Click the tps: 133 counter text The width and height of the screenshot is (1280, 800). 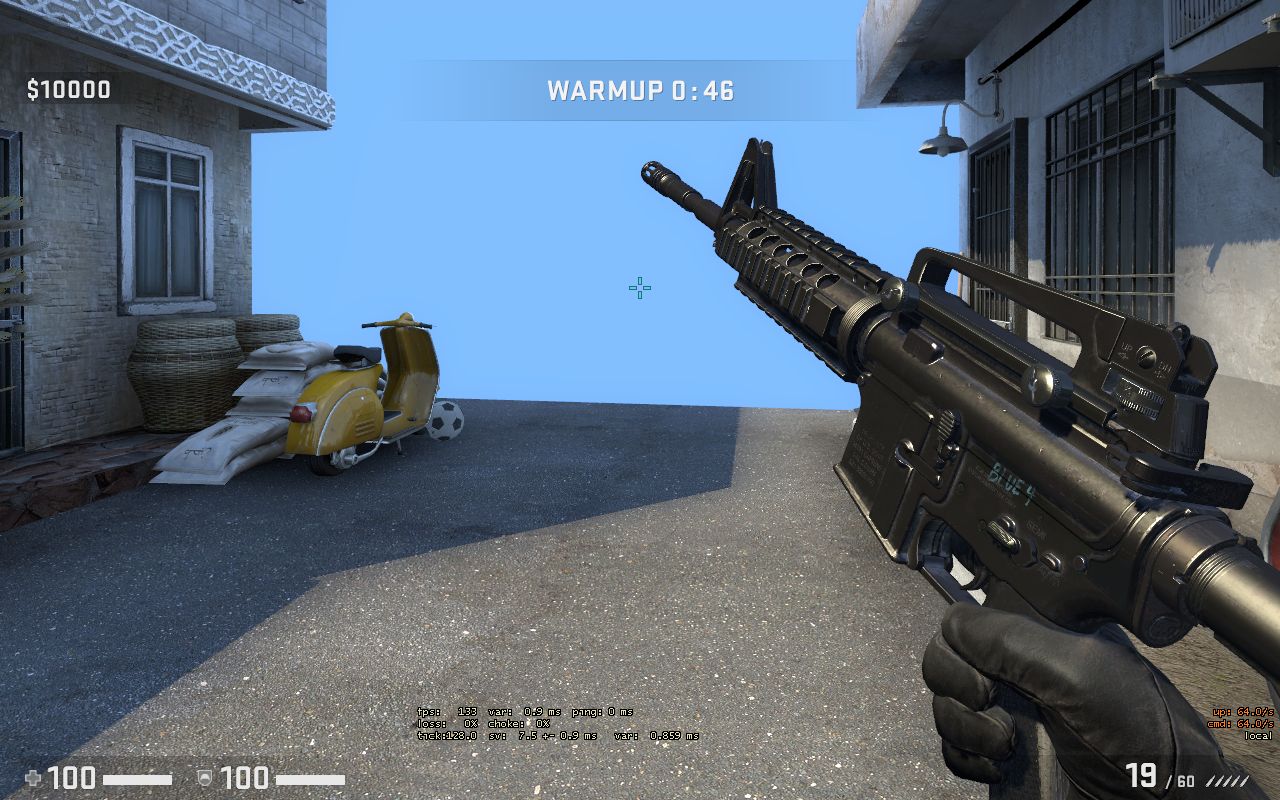coord(447,711)
